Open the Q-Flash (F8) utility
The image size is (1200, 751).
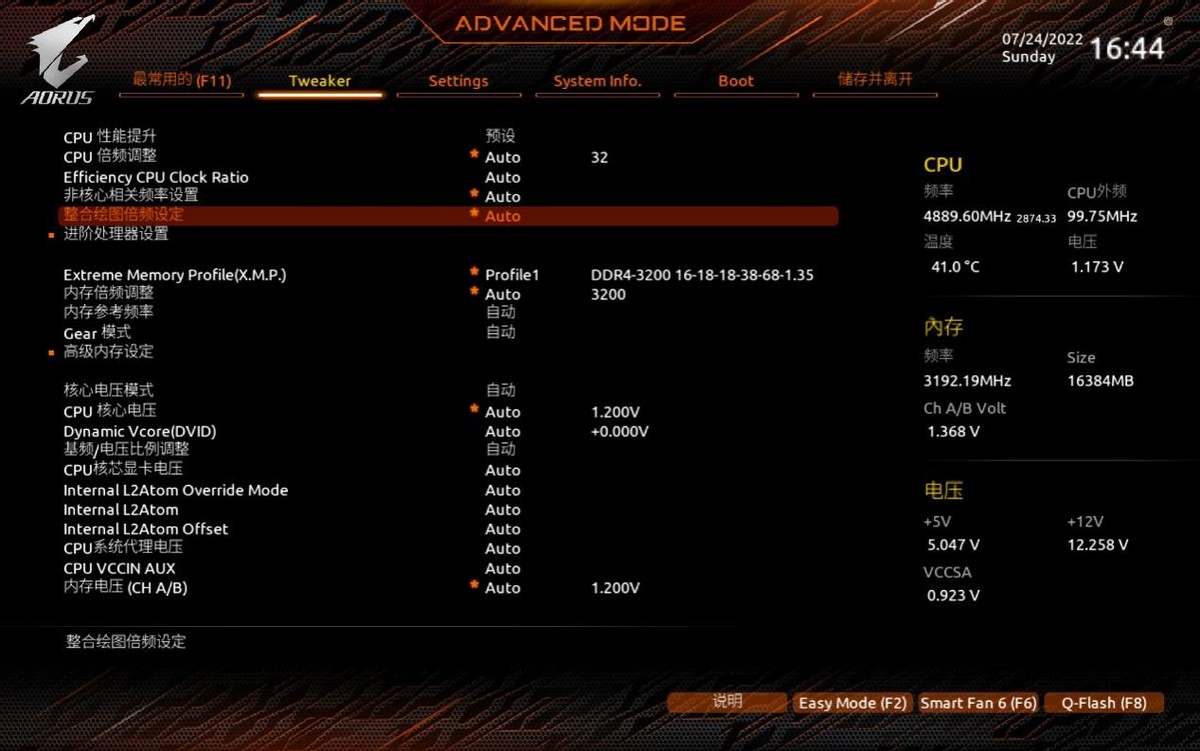[1104, 703]
